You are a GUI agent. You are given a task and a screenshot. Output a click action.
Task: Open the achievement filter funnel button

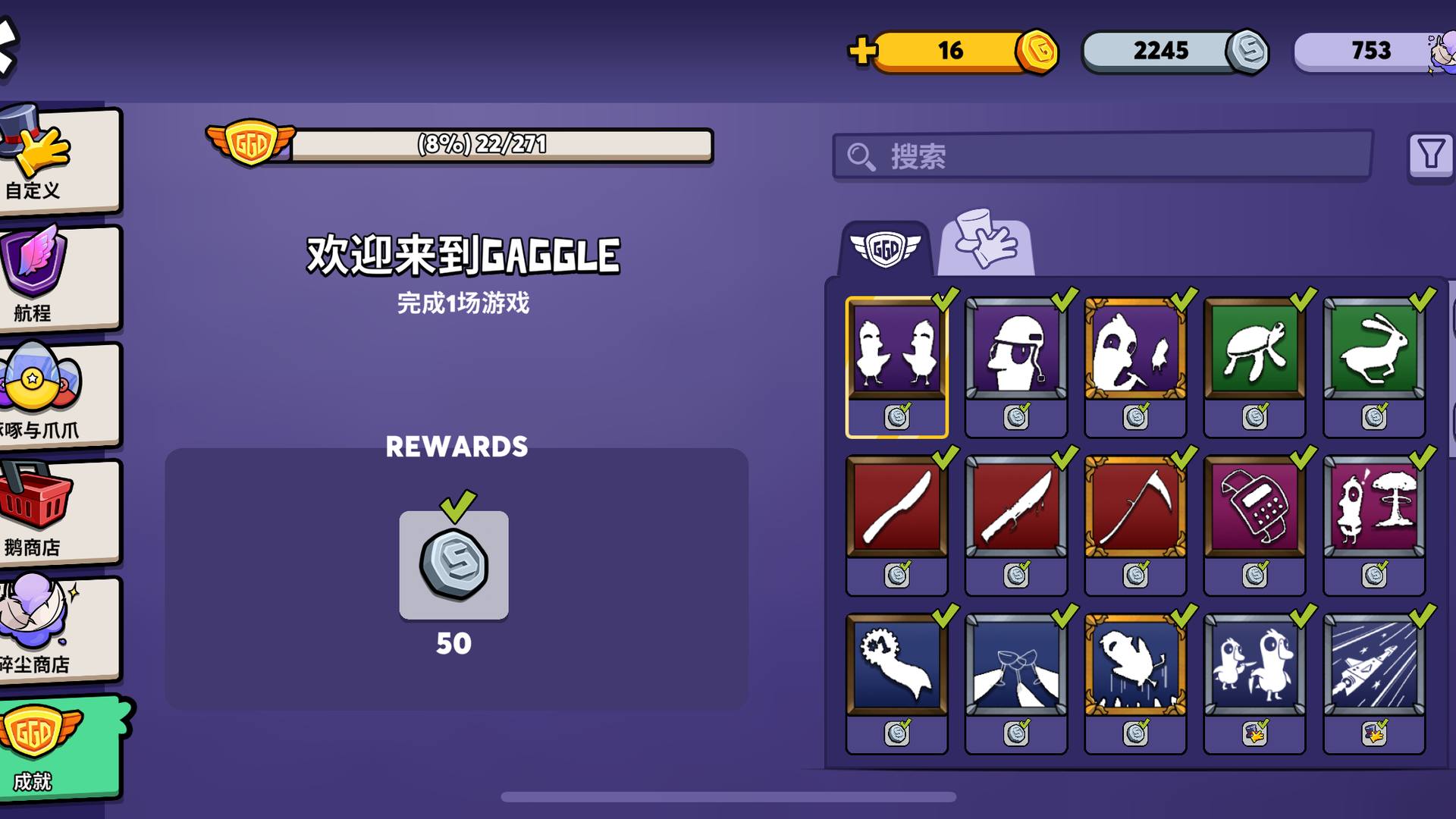pos(1430,155)
